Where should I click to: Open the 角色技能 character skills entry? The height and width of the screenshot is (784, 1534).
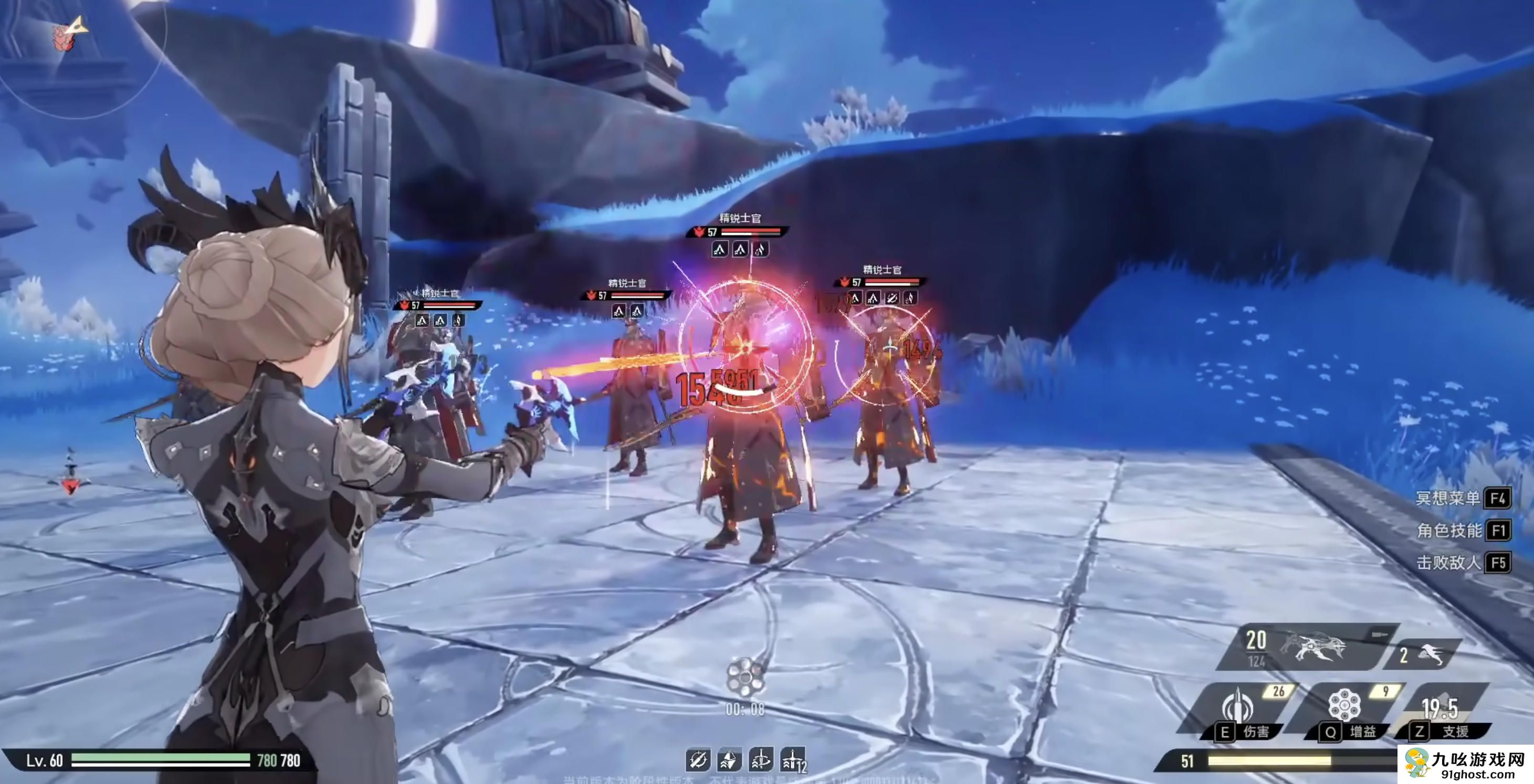(x=1462, y=530)
